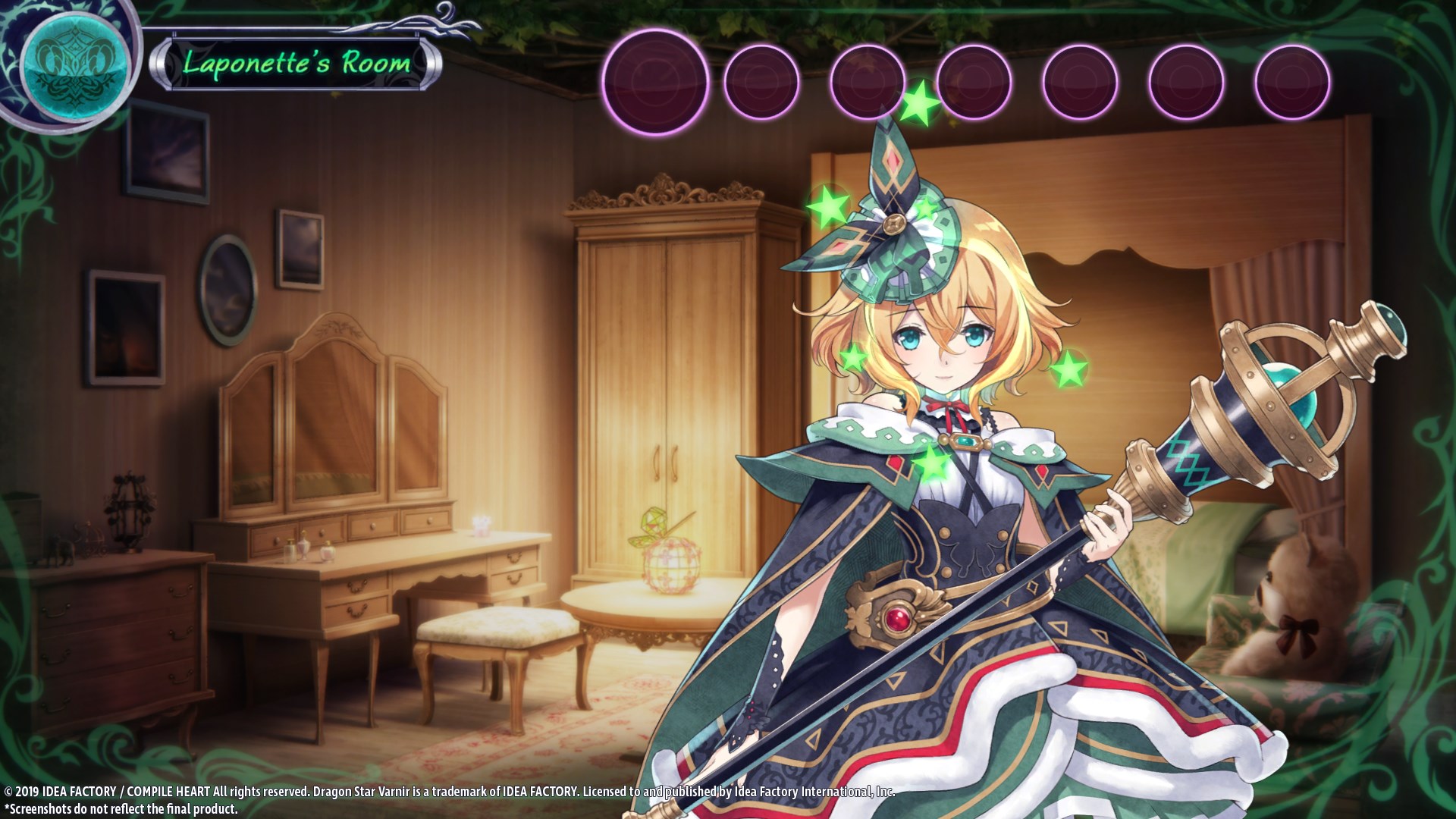Select the largest purple circle slot
This screenshot has height=819, width=1456.
click(x=655, y=82)
